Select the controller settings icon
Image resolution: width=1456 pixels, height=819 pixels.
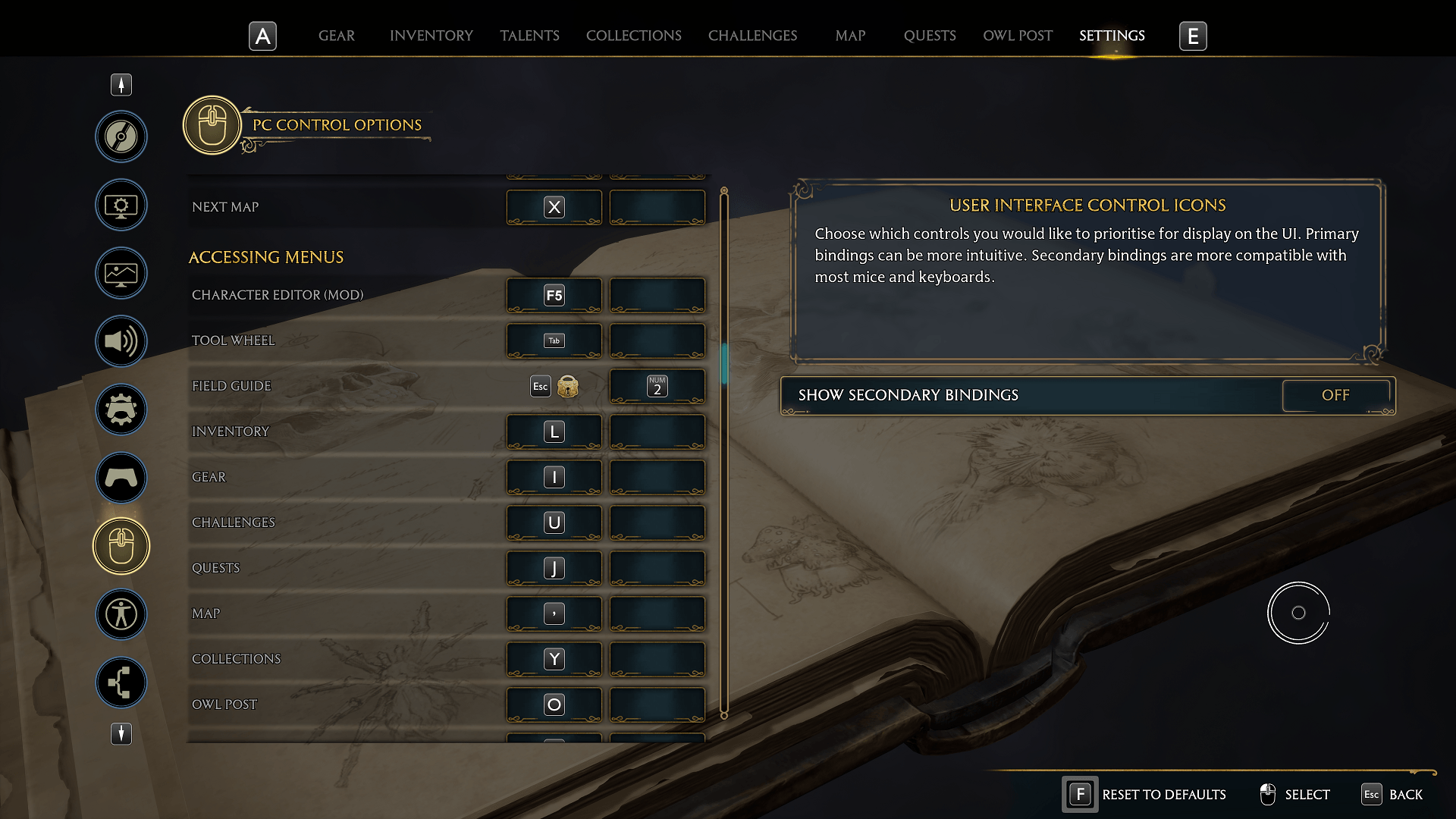tap(121, 478)
